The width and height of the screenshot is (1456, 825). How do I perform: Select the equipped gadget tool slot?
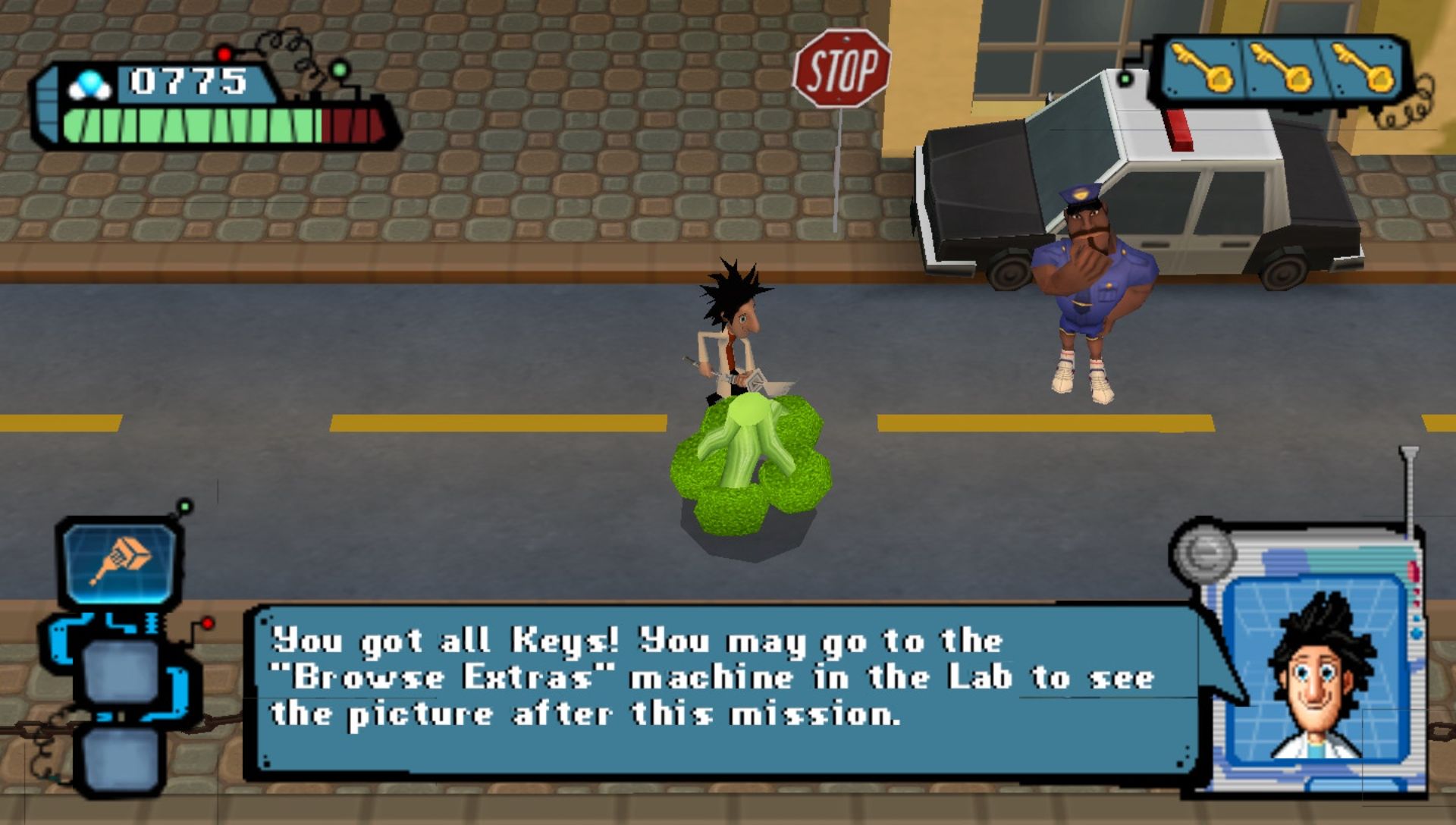pyautogui.click(x=121, y=562)
